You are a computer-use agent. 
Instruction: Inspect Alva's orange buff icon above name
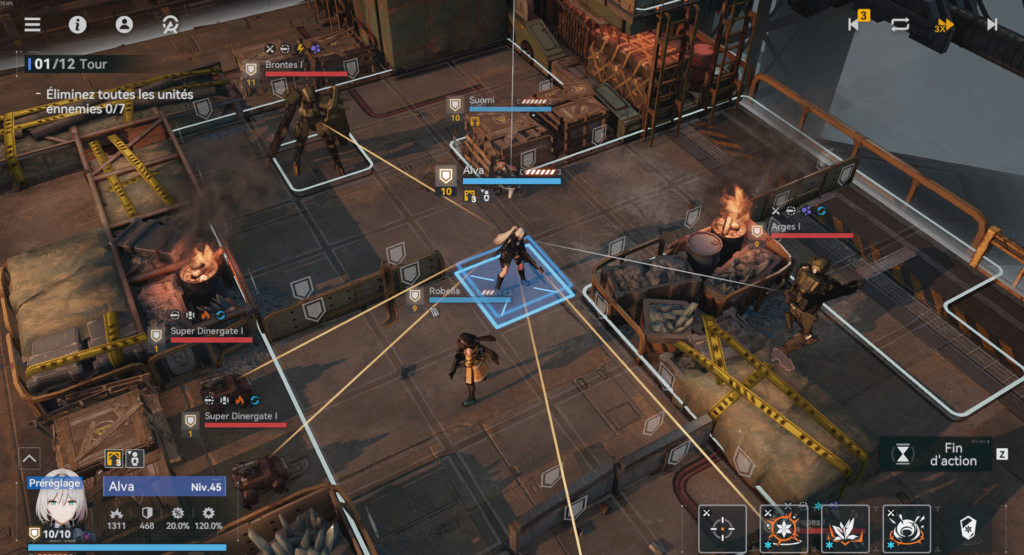click(x=115, y=458)
